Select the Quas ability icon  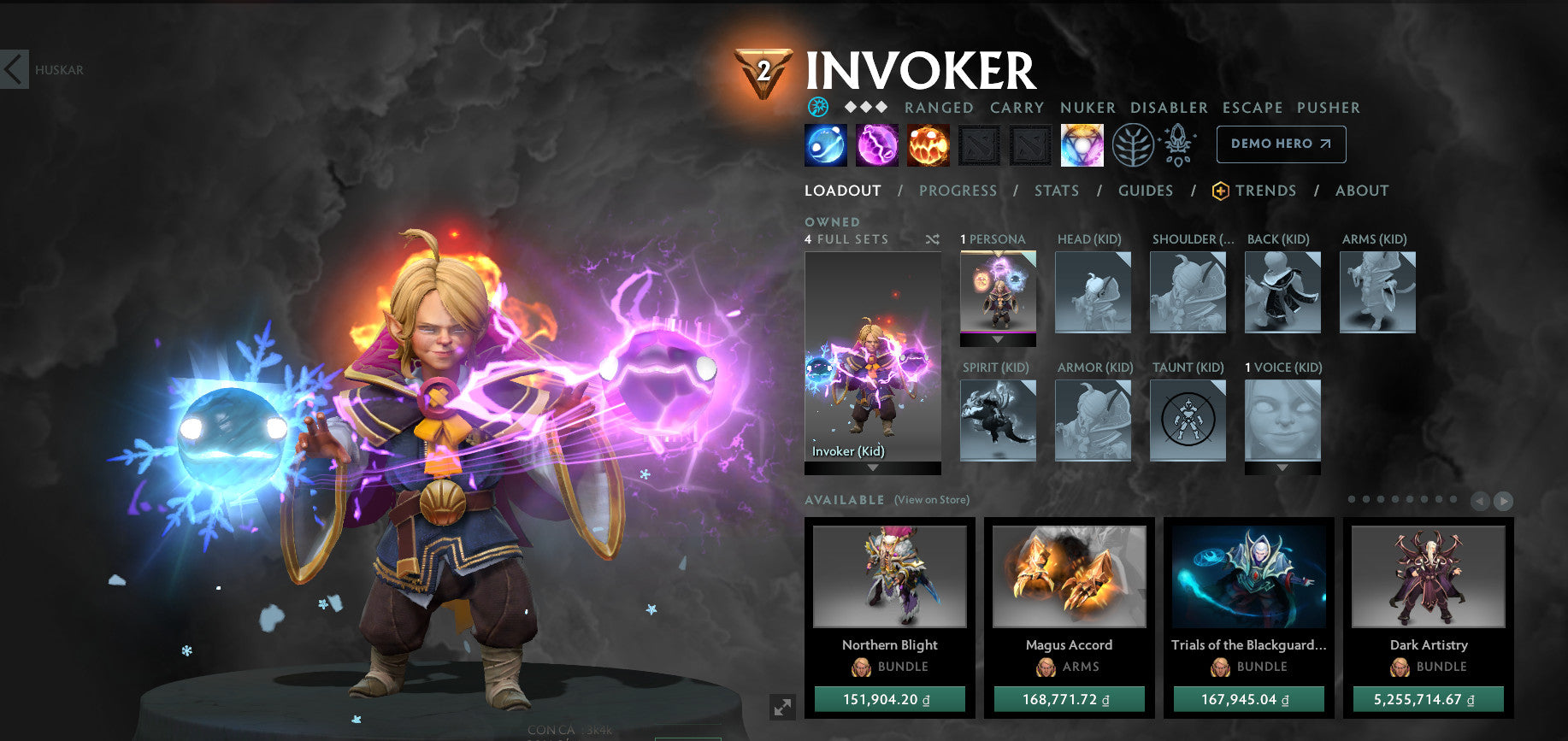tap(823, 144)
